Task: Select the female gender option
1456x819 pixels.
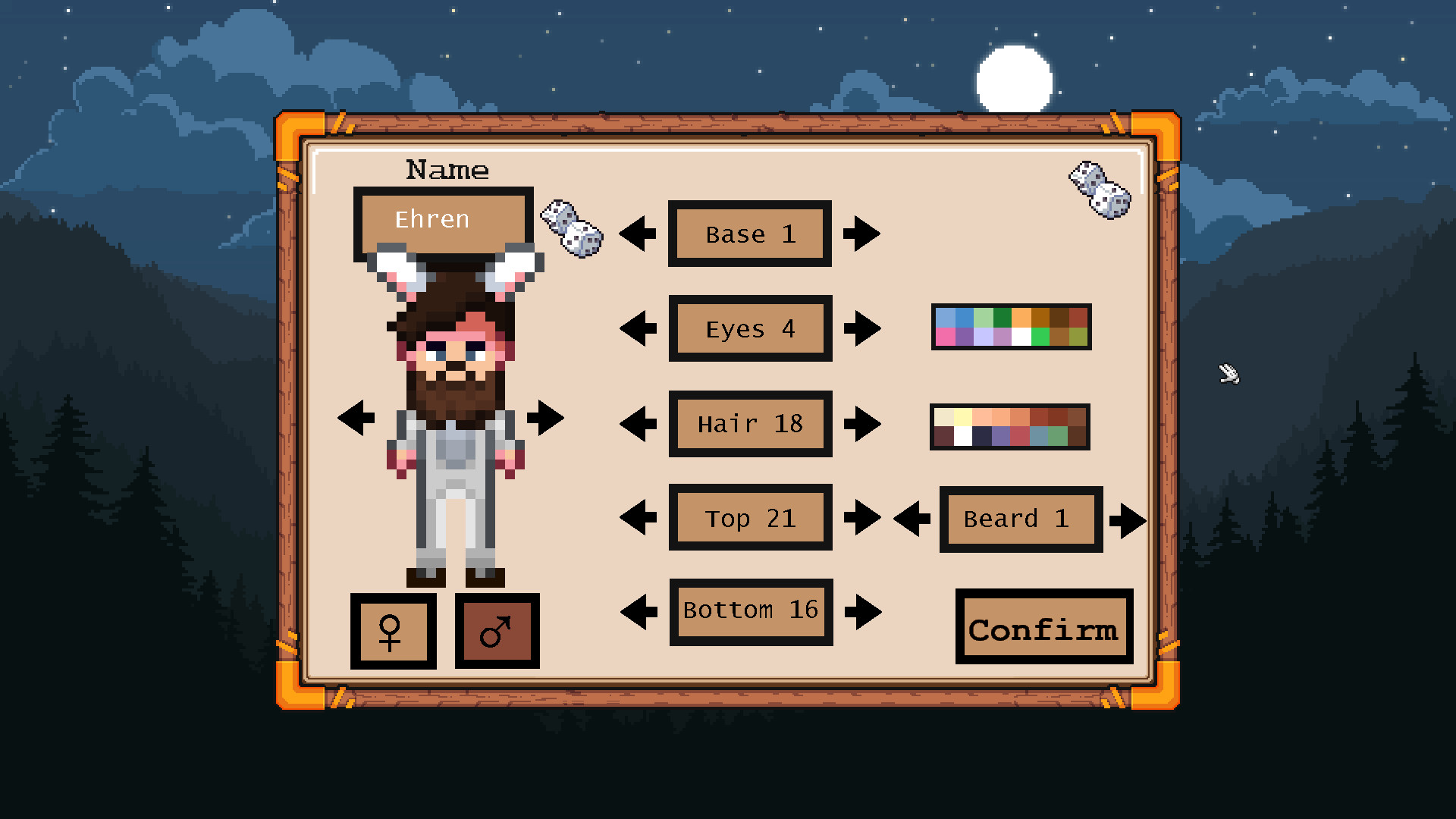Action: pos(393,630)
